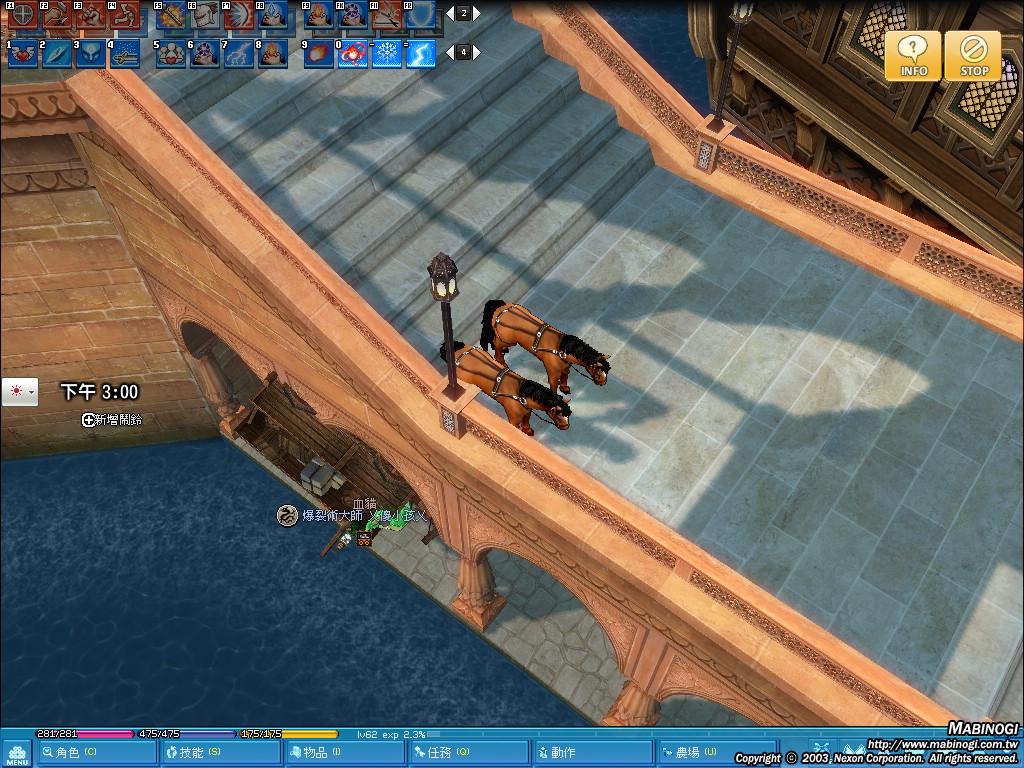Viewport: 1024px width, 768px height.
Task: Switch bottom hotbar to previous page
Action: tap(449, 52)
